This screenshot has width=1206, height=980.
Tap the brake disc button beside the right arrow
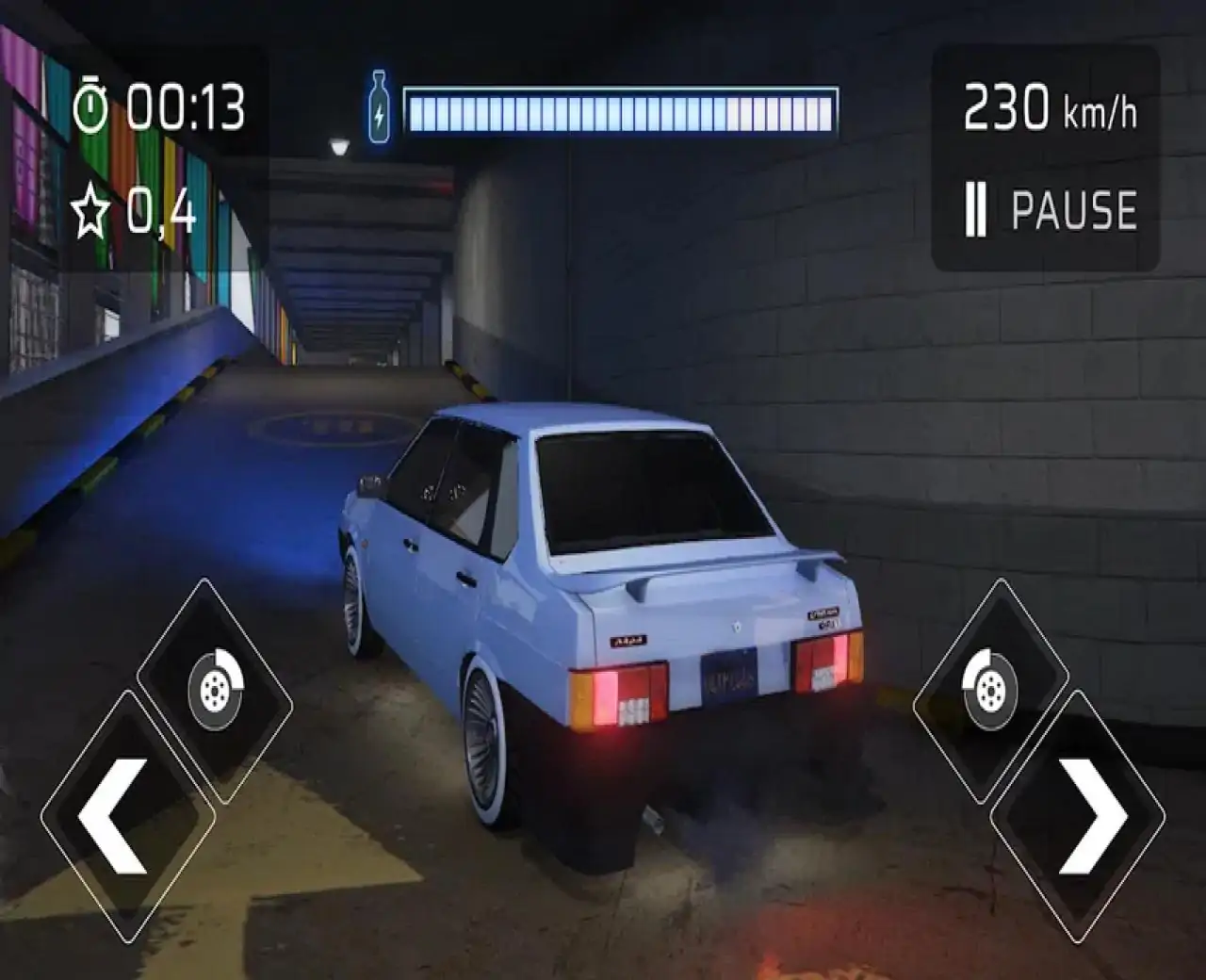989,689
